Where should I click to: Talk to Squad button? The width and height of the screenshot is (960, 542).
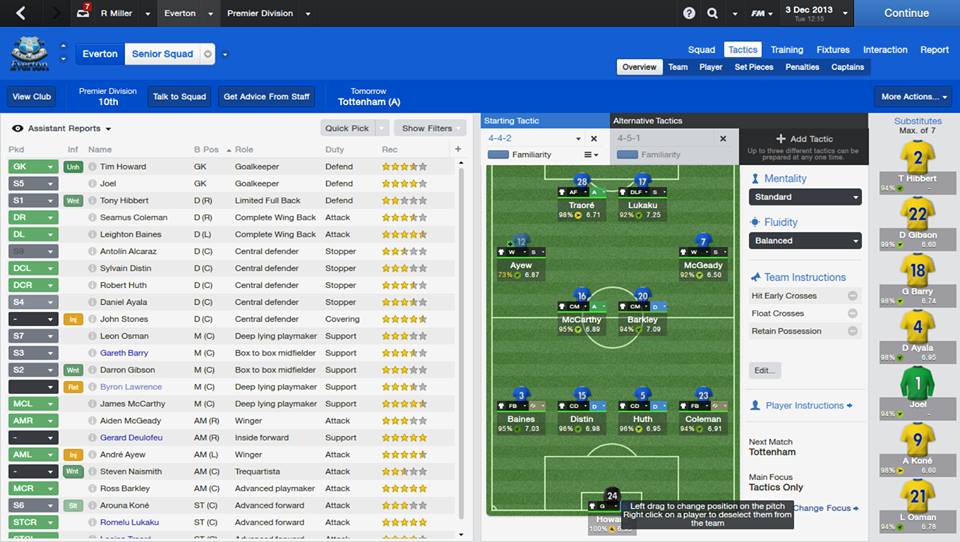(179, 97)
